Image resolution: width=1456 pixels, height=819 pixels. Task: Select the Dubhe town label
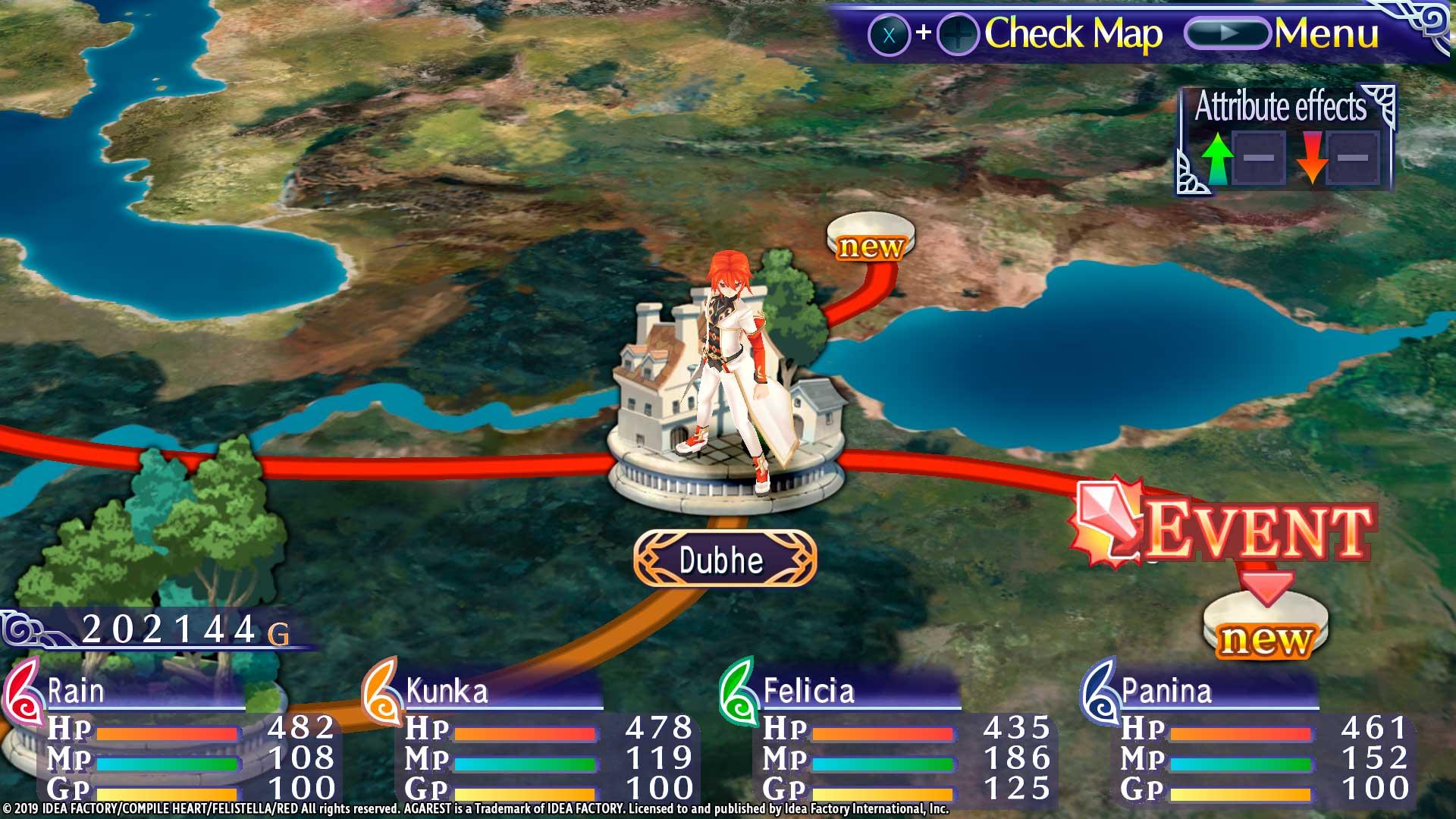(x=722, y=560)
